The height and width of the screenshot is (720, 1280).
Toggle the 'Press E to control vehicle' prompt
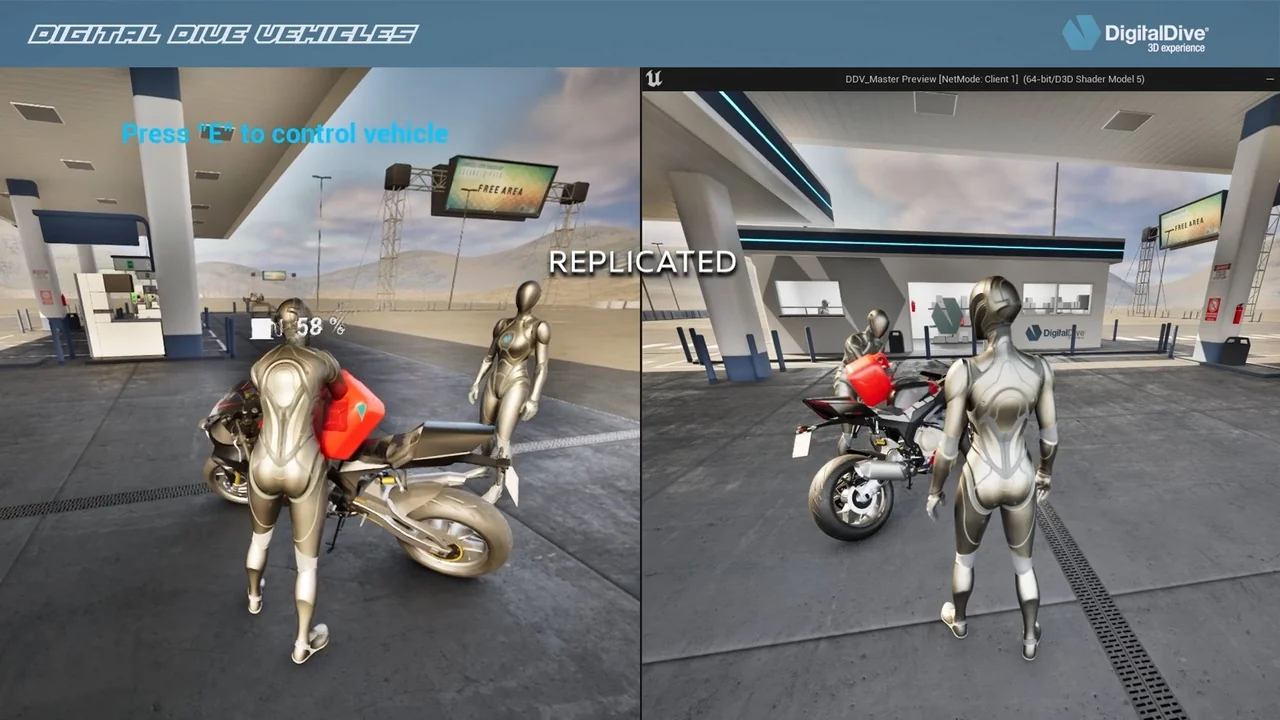[283, 133]
